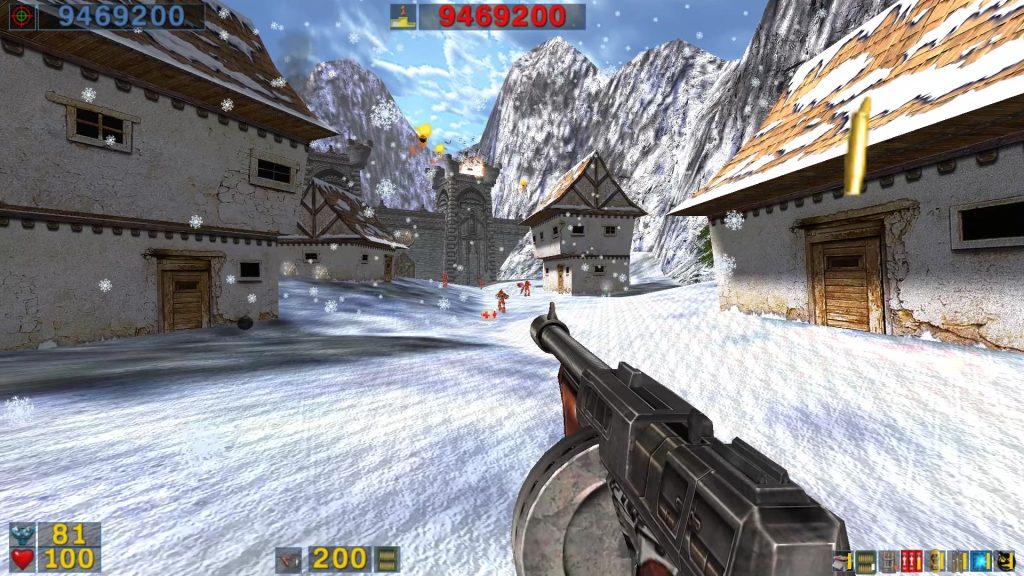Click the current weapon tommy gun icon
The width and height of the screenshot is (1024, 576).
click(x=289, y=559)
